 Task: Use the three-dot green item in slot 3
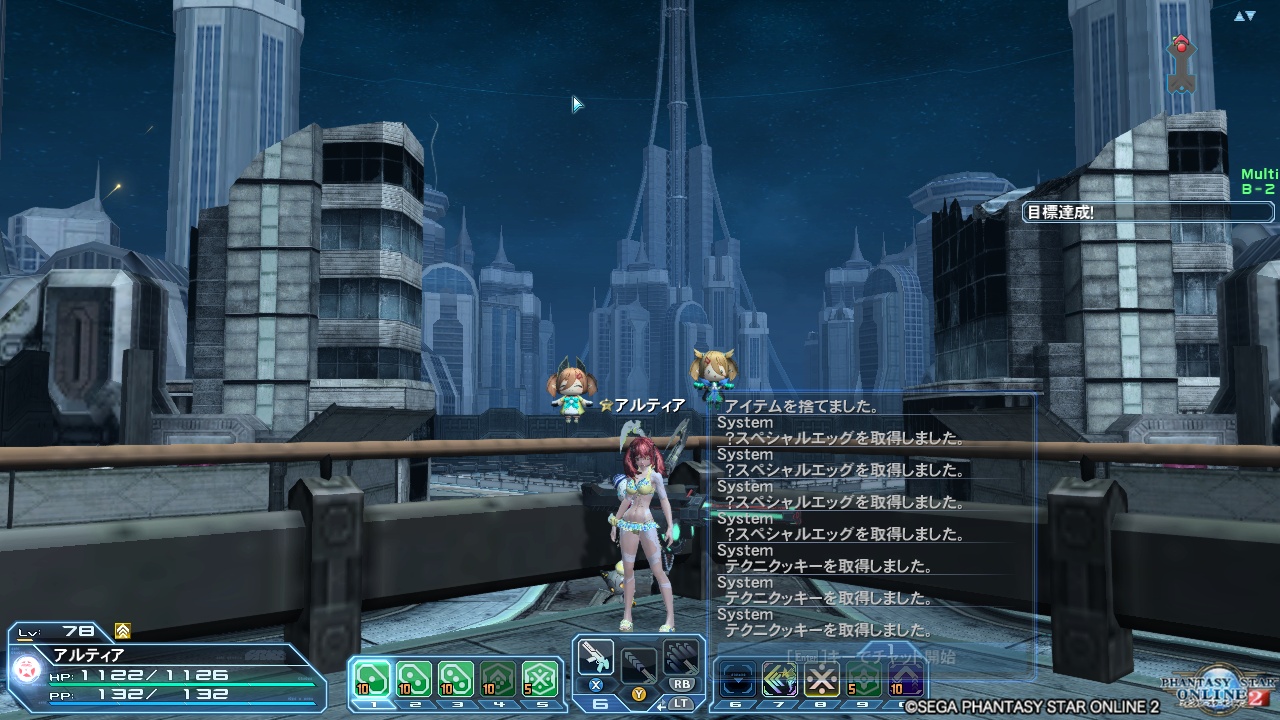click(x=456, y=680)
